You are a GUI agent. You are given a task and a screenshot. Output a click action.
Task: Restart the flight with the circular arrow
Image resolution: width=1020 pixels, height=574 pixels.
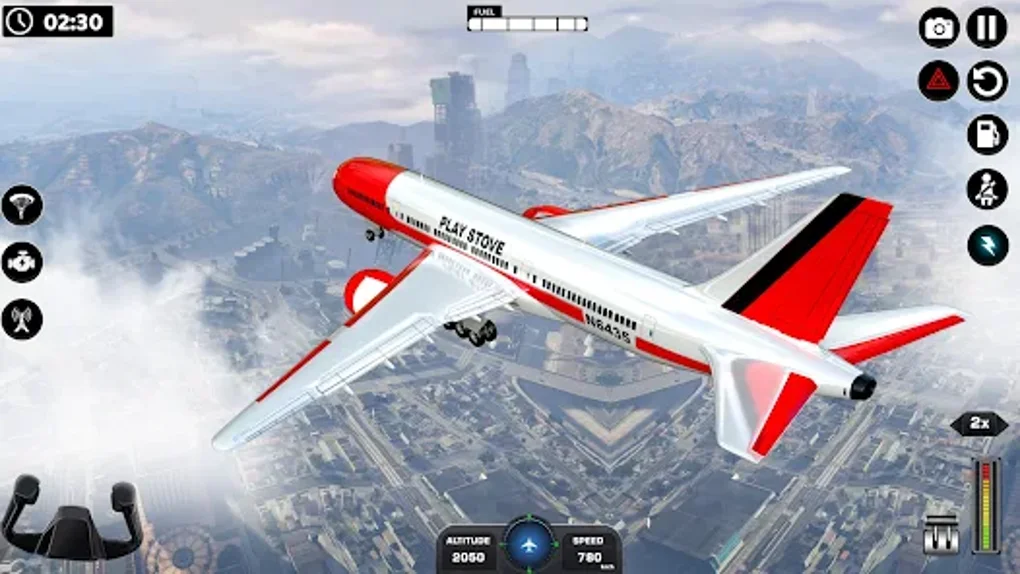(x=987, y=81)
